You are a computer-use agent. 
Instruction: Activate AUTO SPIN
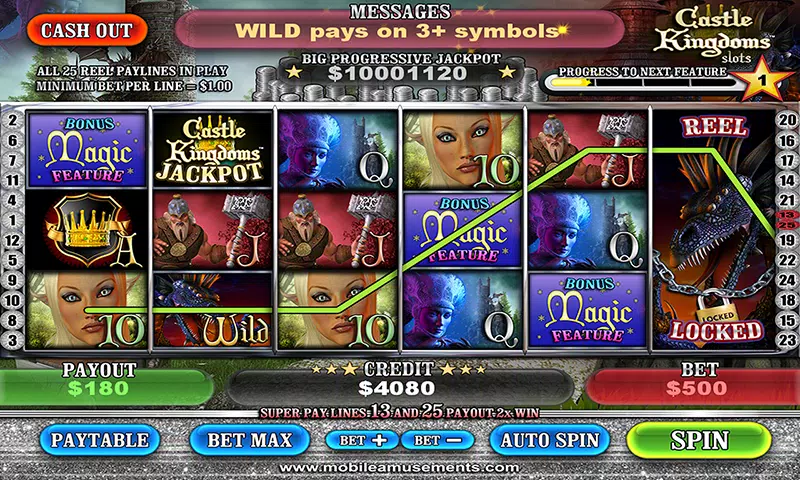pyautogui.click(x=549, y=439)
